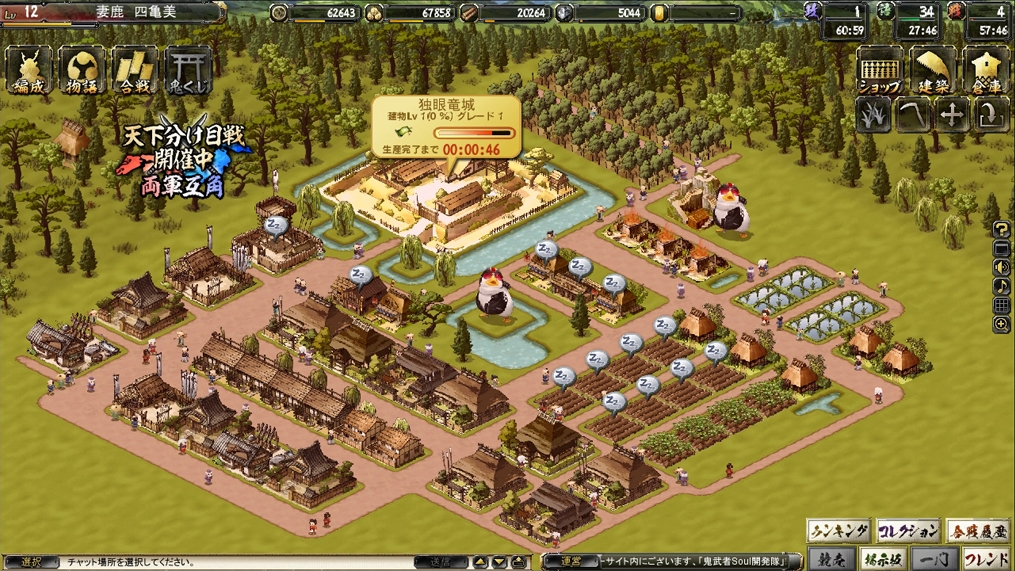Open the 編成 formation menu
Image resolution: width=1015 pixels, height=571 pixels.
click(29, 70)
